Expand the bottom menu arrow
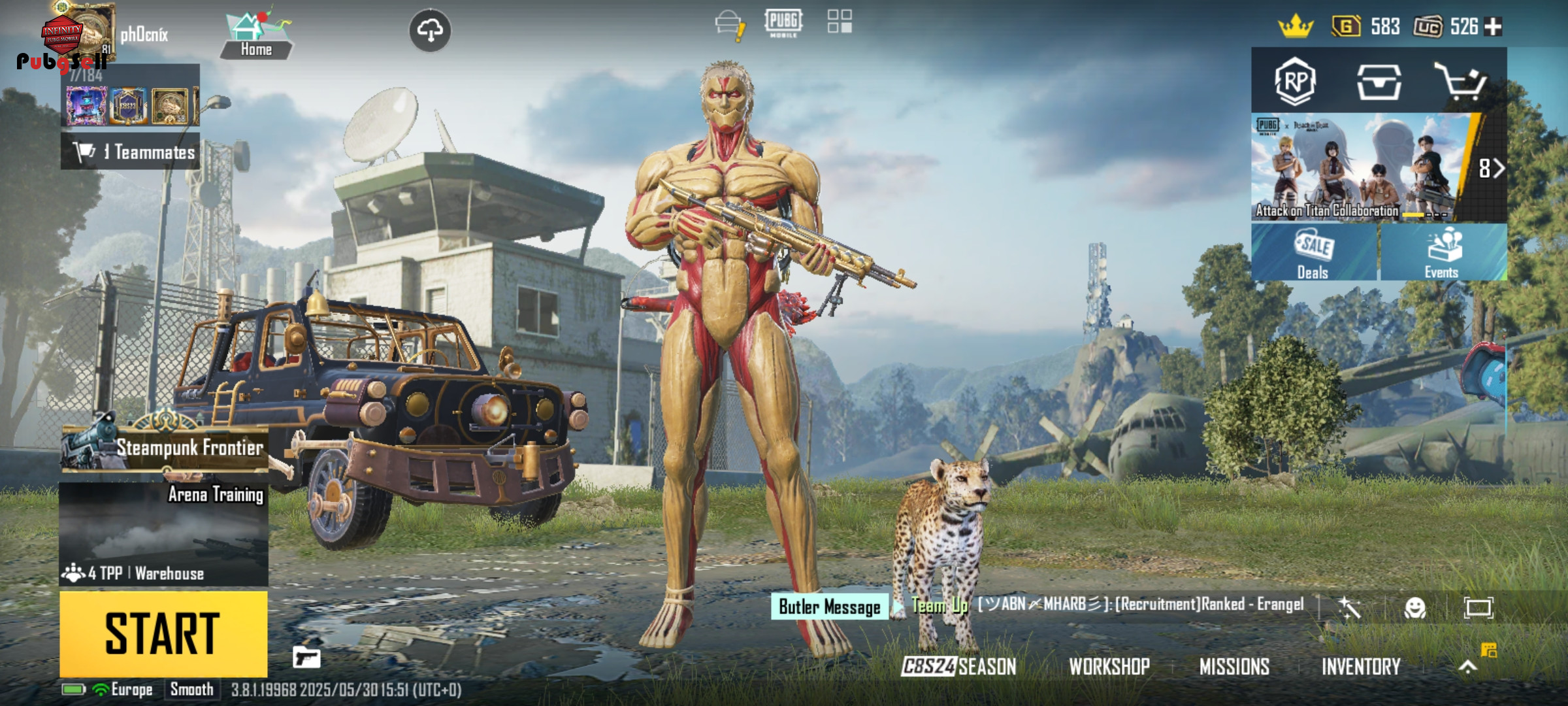The height and width of the screenshot is (706, 1568). [x=1467, y=667]
